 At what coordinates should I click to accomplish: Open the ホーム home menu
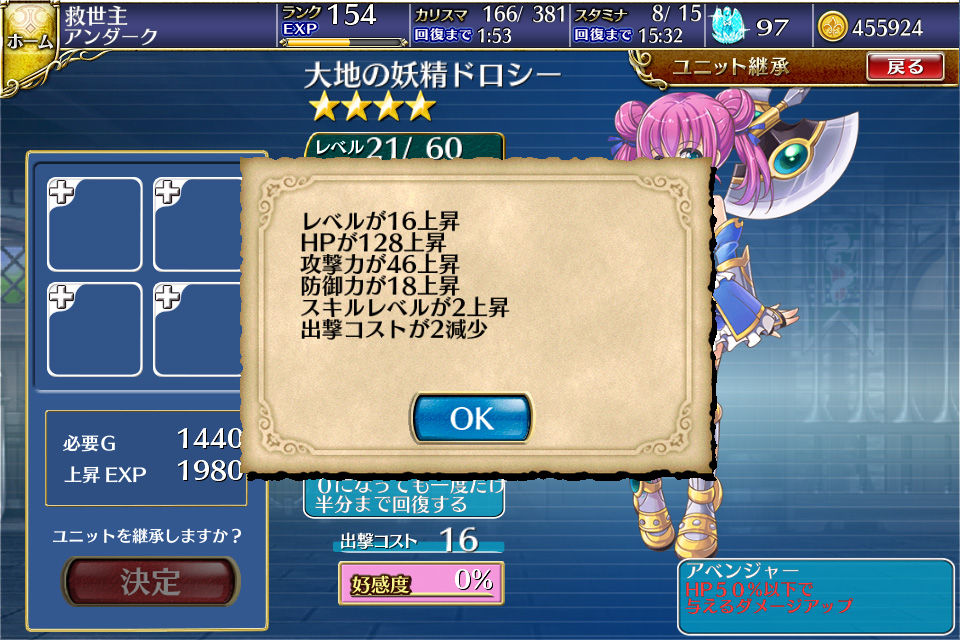(28, 42)
